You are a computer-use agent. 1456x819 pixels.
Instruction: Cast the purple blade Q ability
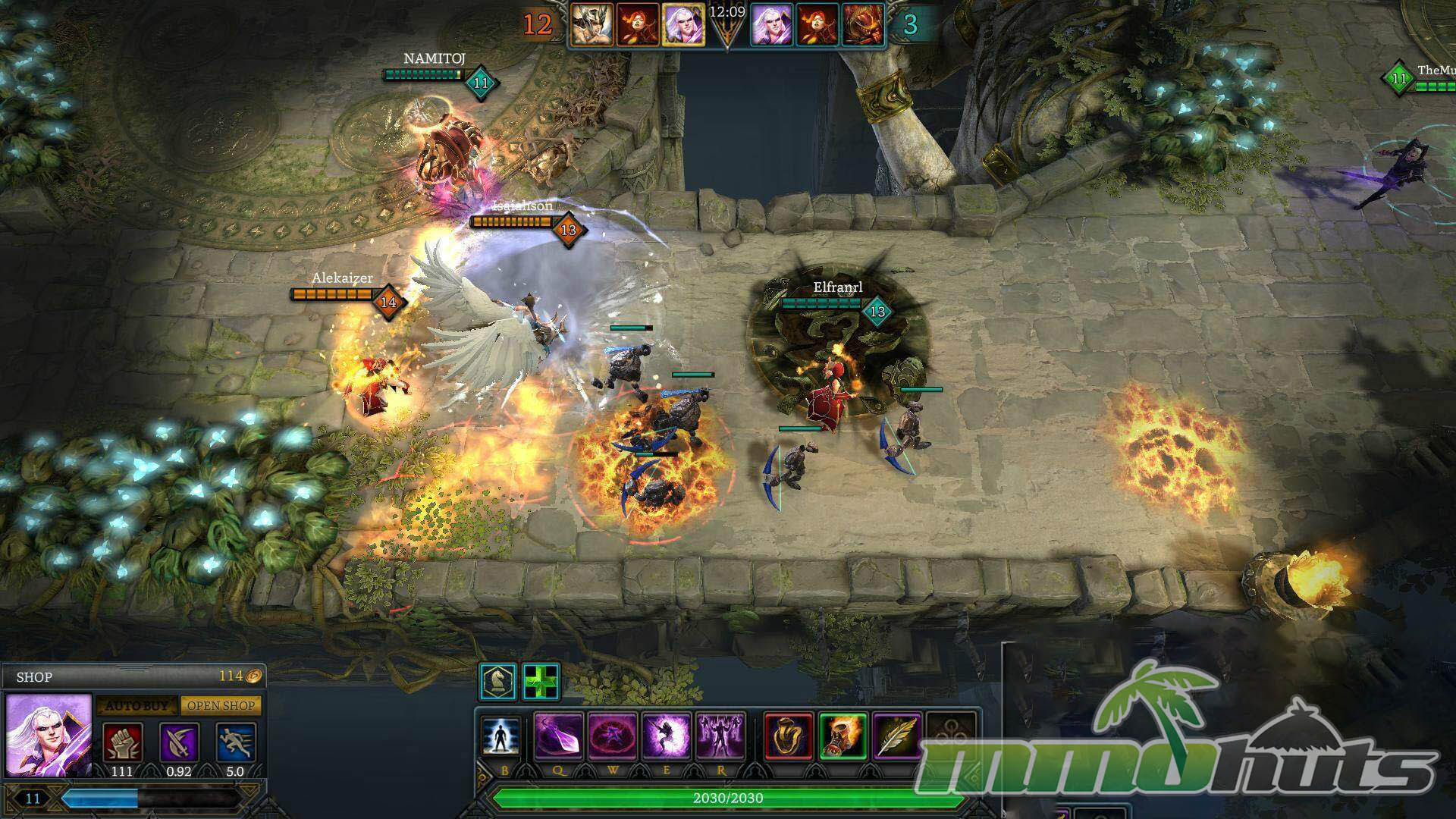click(559, 736)
